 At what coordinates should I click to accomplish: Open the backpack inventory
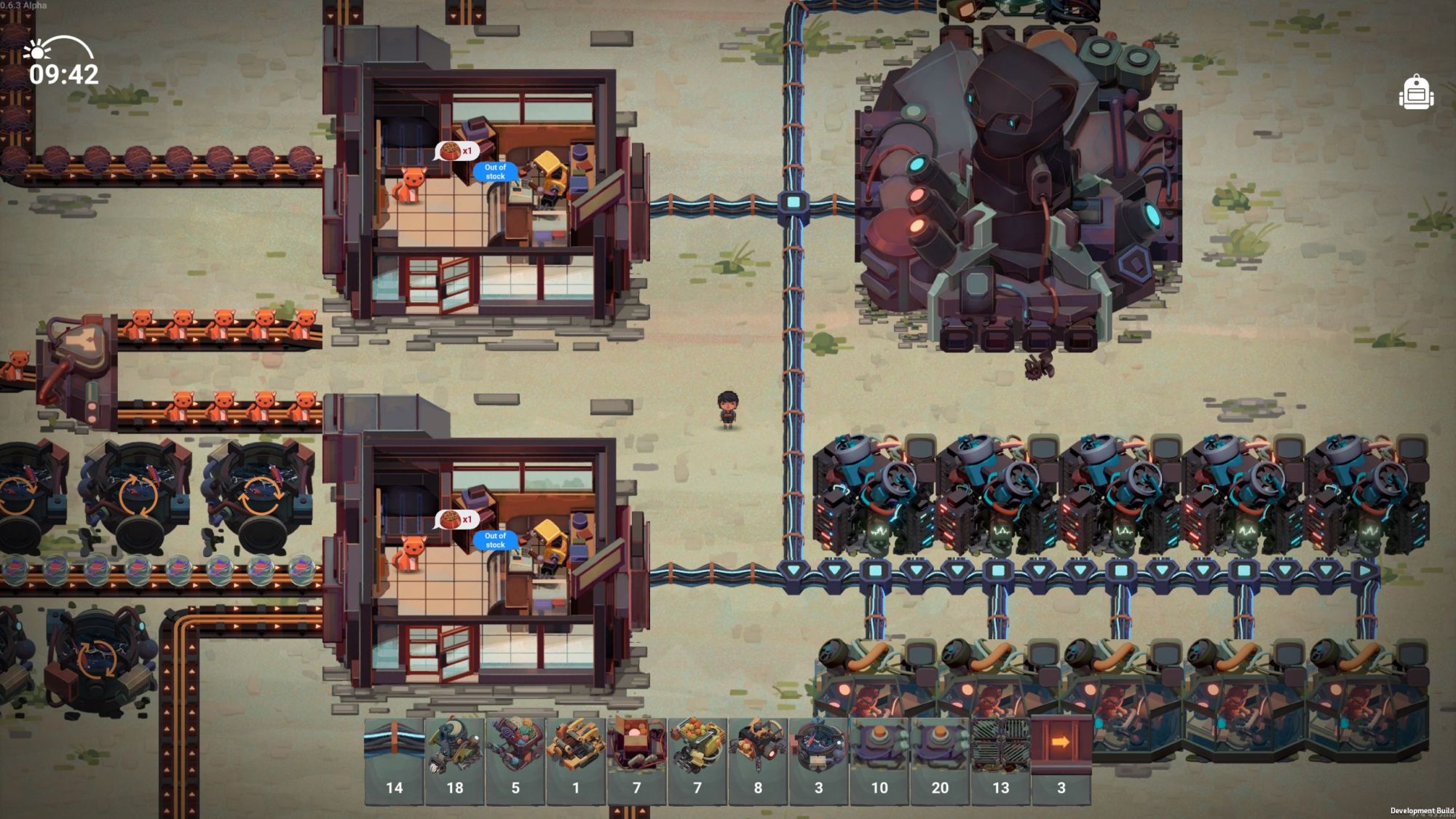point(1416,93)
